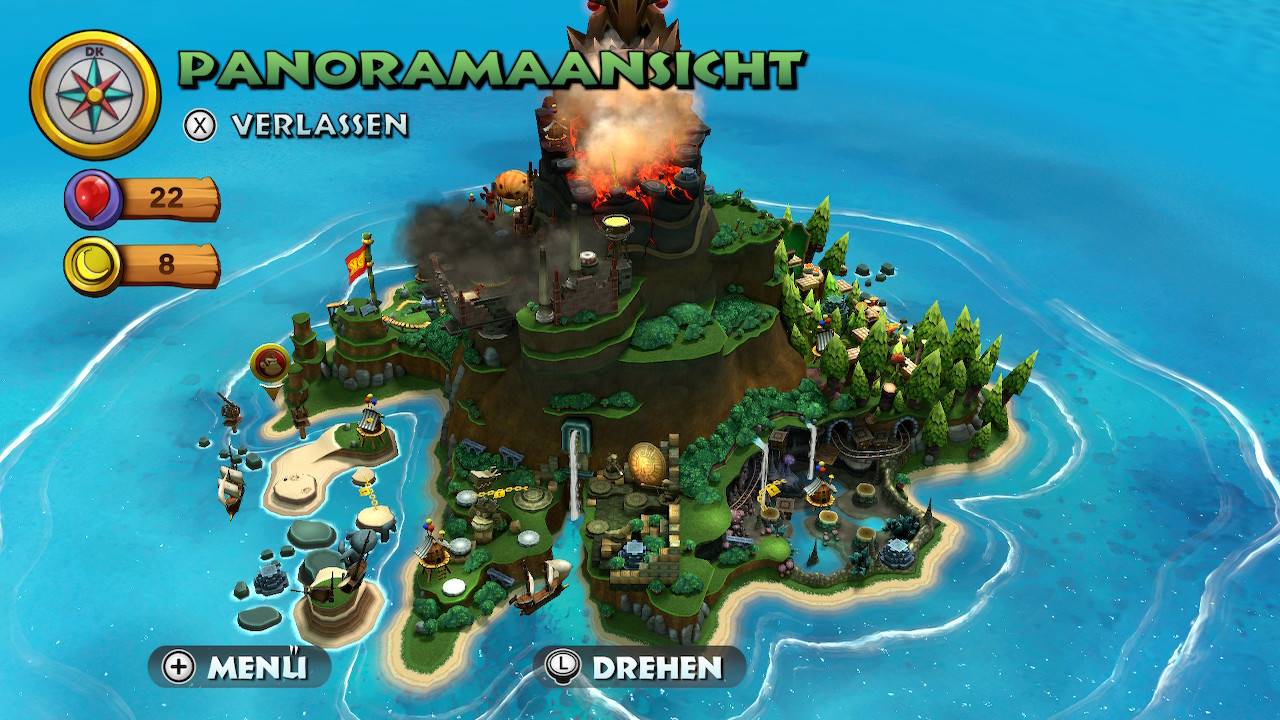Image resolution: width=1280 pixels, height=720 pixels.
Task: Click the DK compass rose icon
Action: (95, 95)
